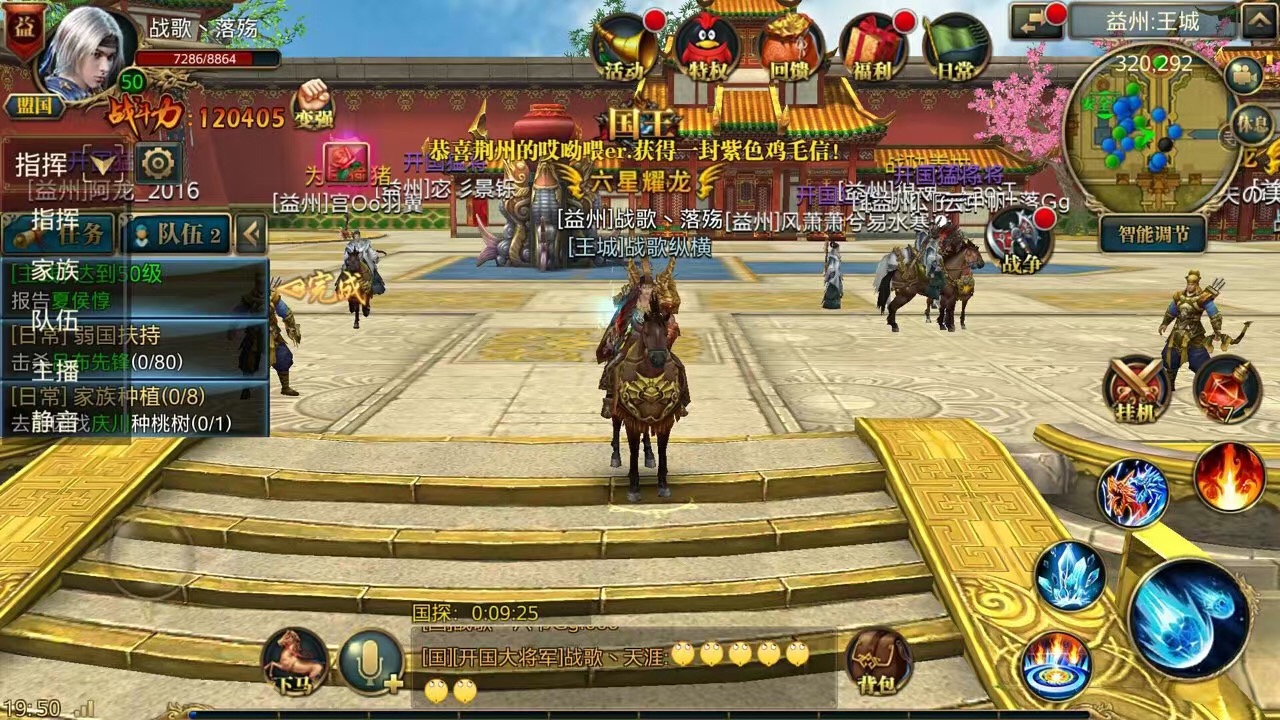Click the 下马 dismount button
The height and width of the screenshot is (720, 1280).
click(x=295, y=661)
